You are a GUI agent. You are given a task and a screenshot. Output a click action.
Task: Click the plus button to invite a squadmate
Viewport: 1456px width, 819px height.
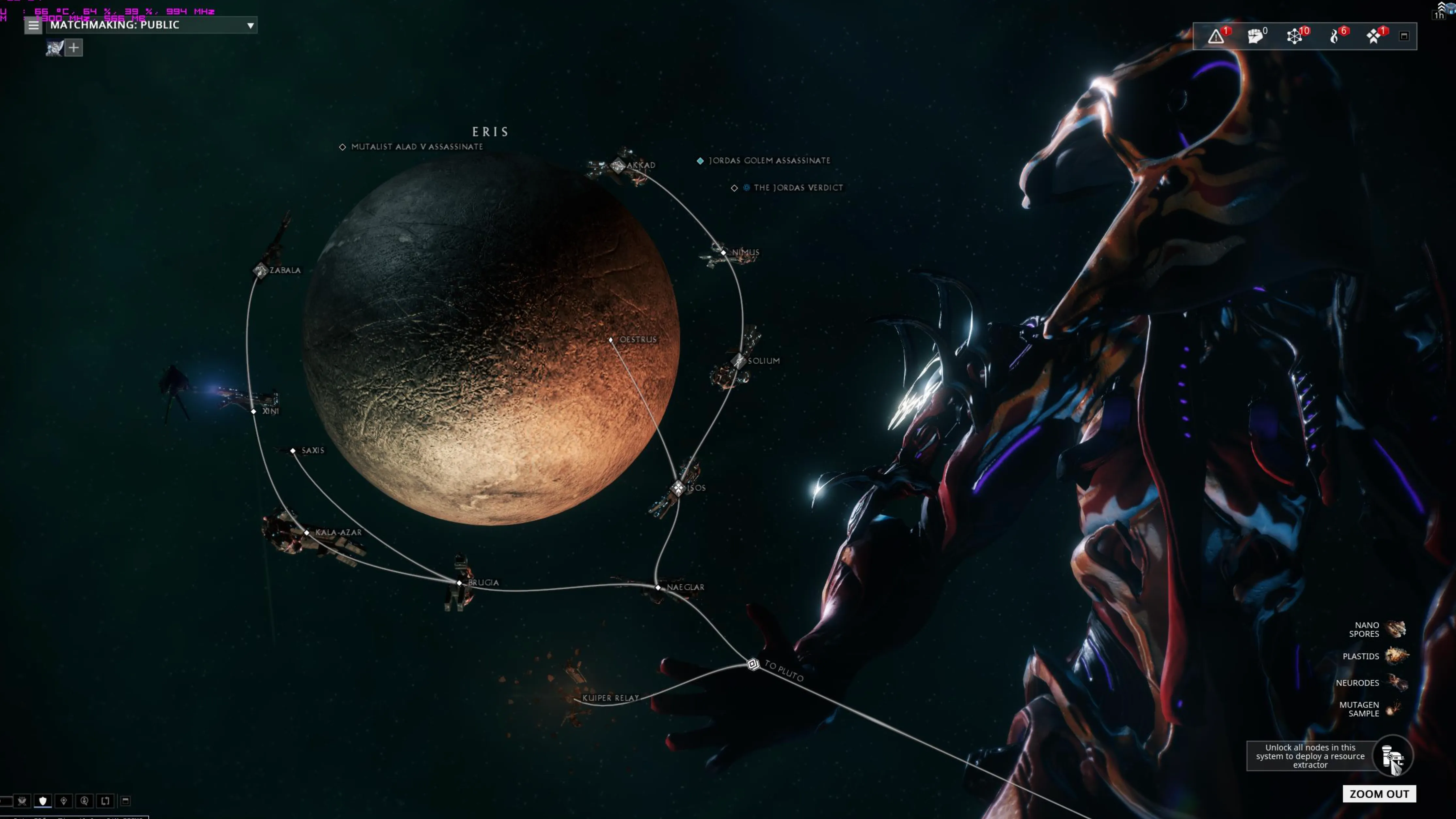point(73,47)
